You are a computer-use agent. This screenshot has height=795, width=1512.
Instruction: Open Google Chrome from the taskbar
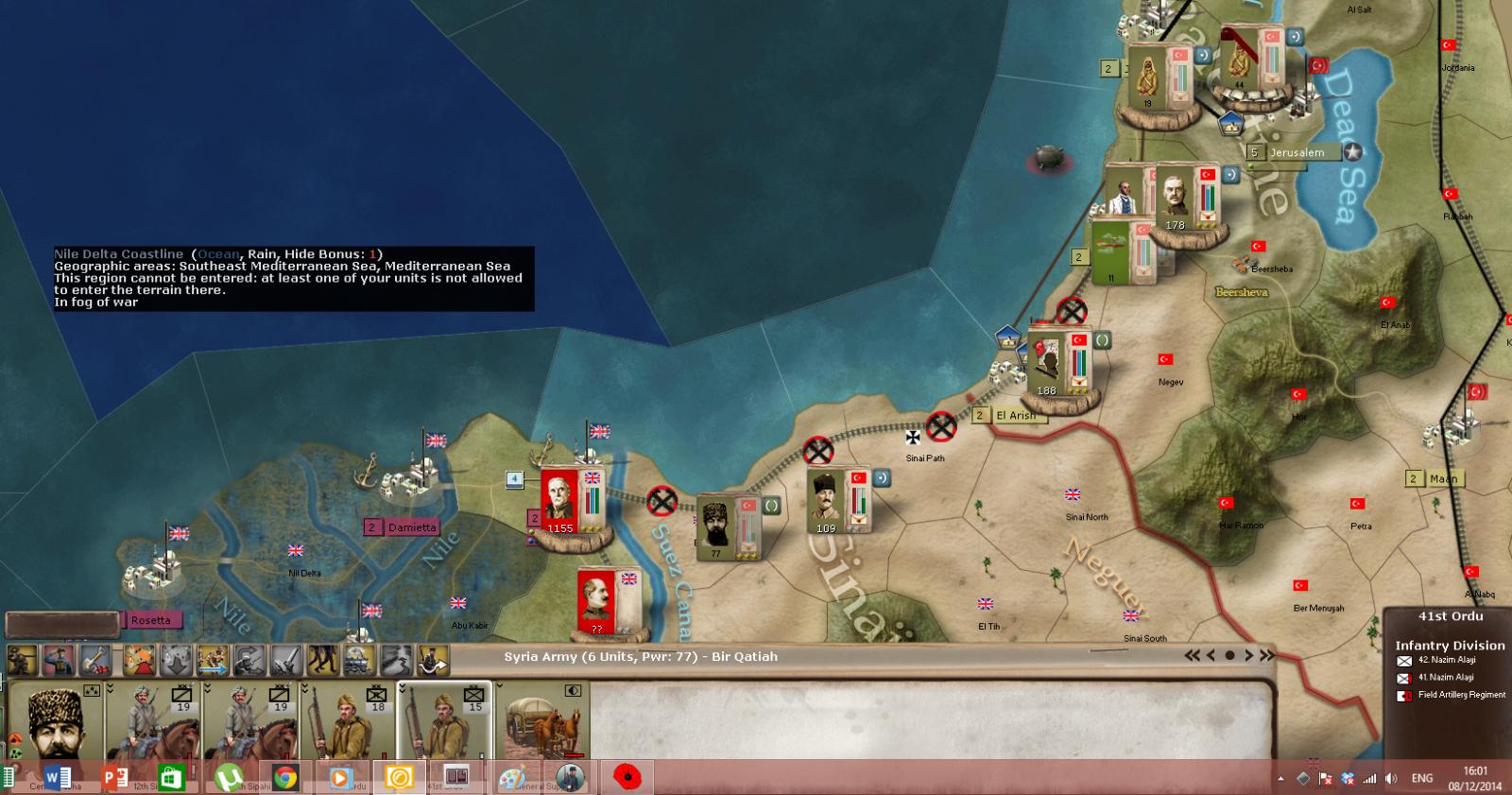pos(284,778)
